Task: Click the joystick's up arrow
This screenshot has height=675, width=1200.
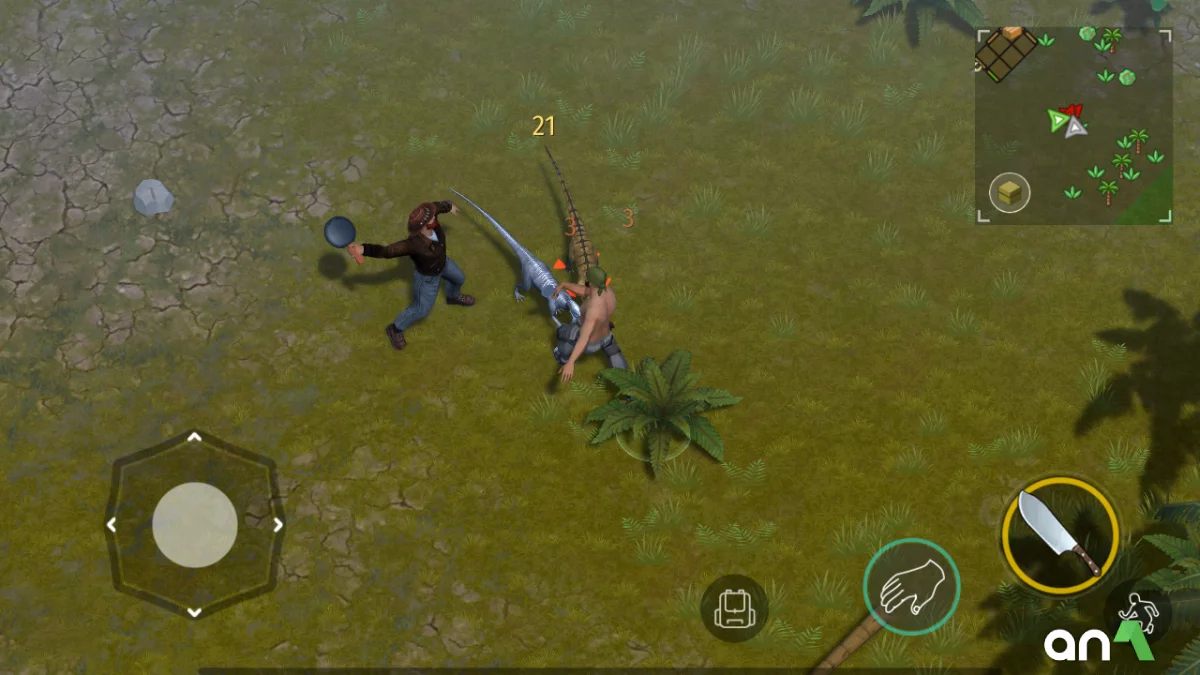Action: point(195,437)
